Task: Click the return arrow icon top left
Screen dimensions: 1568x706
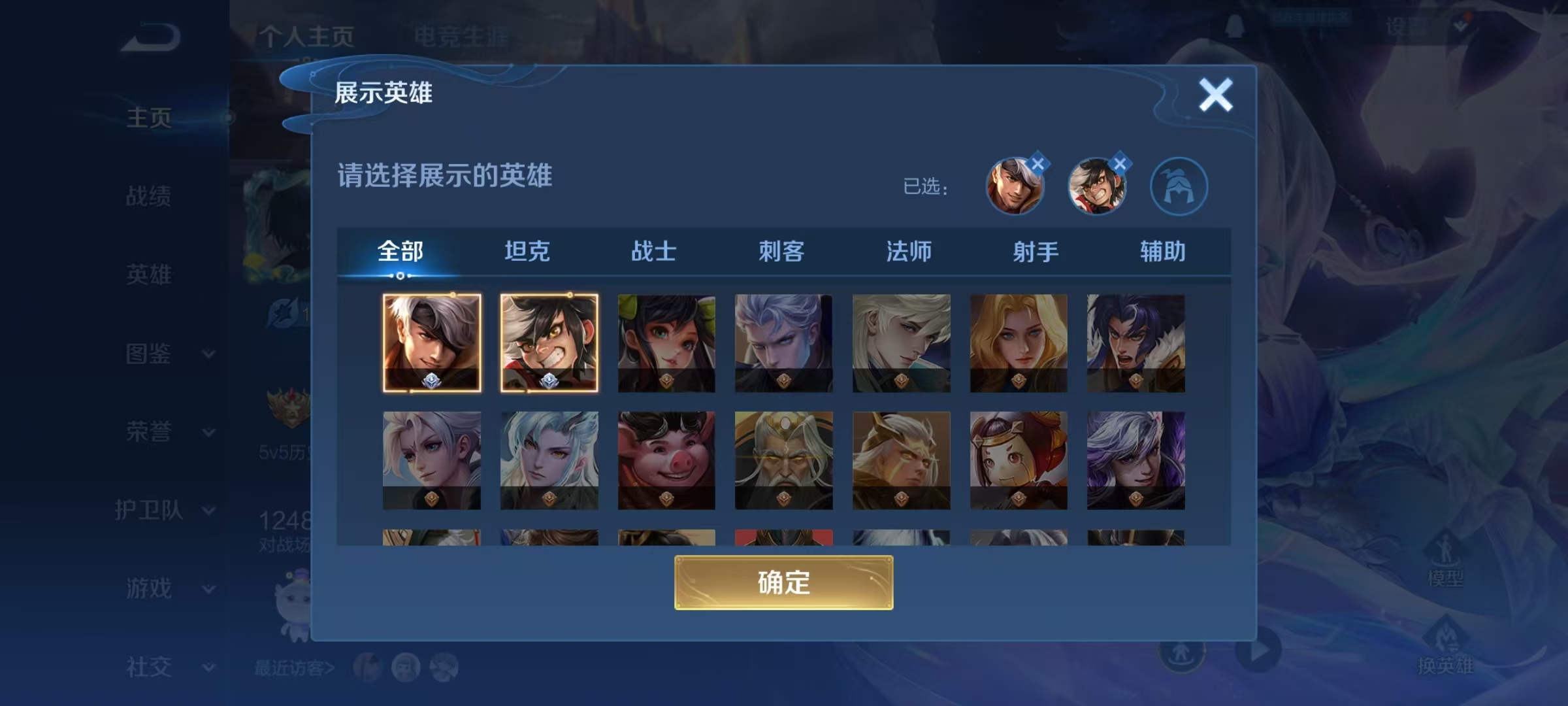Action: (x=149, y=36)
